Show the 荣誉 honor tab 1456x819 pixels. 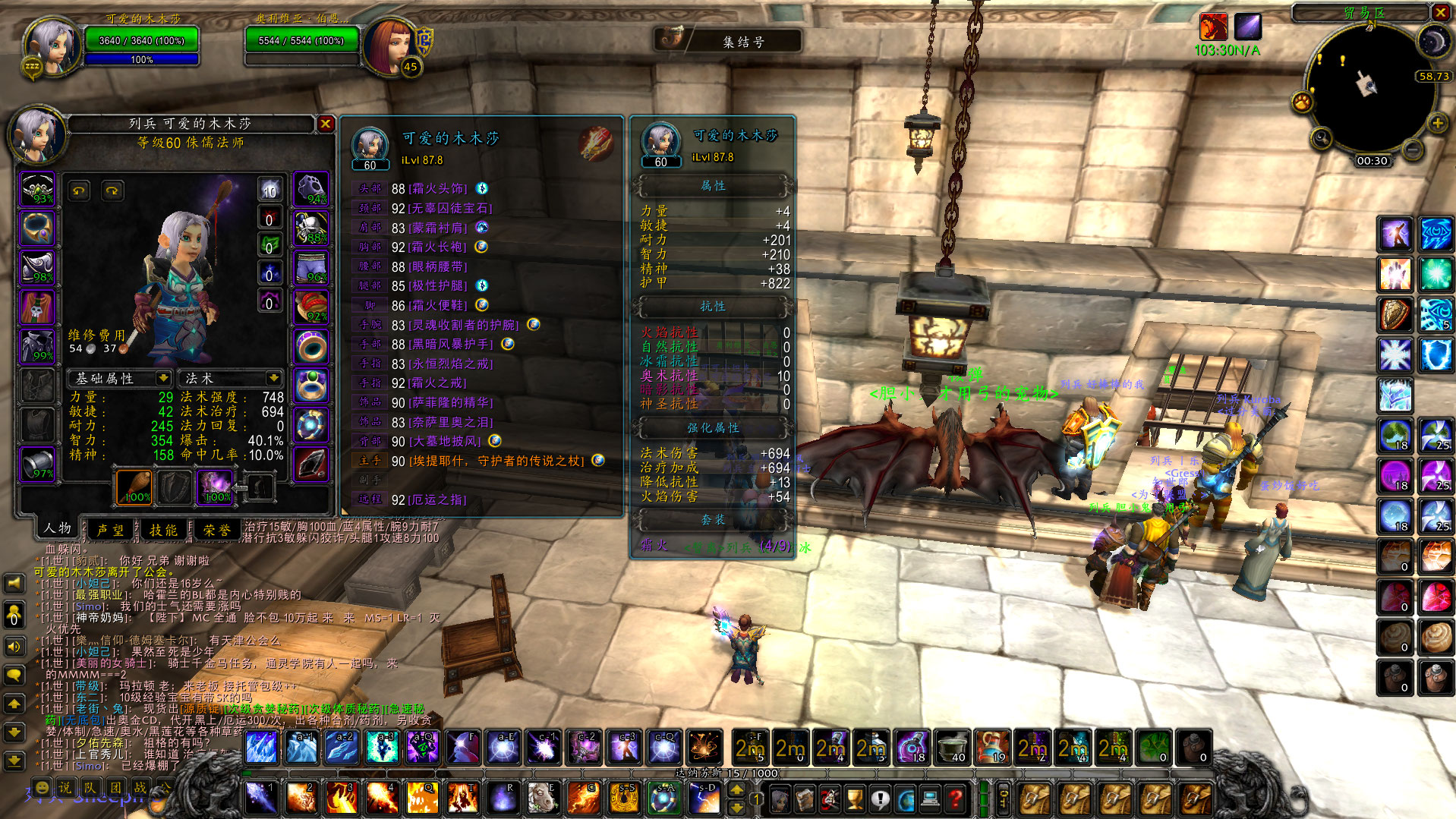coord(216,530)
